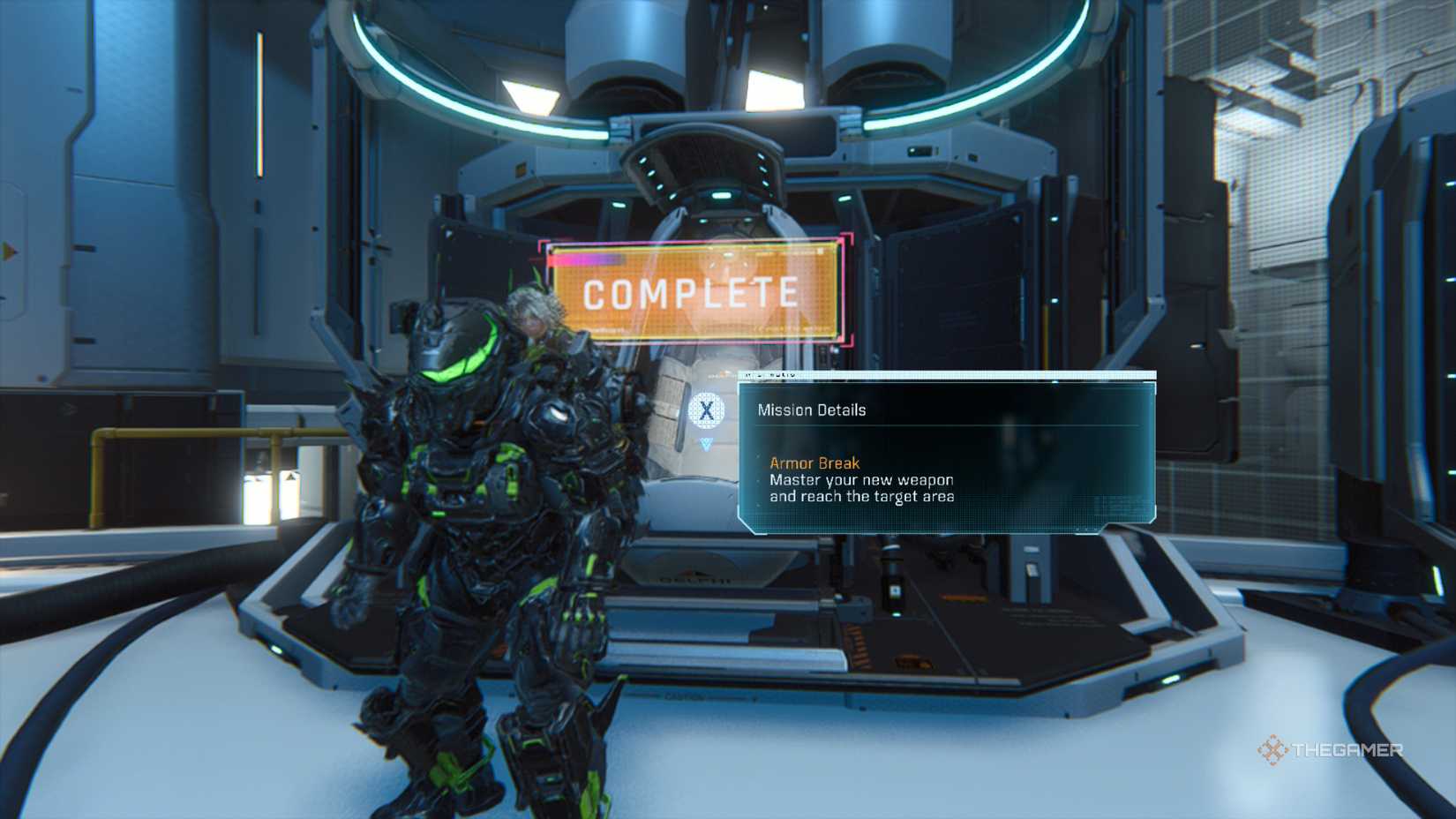Select the Mission Details title bar
This screenshot has width=1456, height=819.
pos(812,409)
